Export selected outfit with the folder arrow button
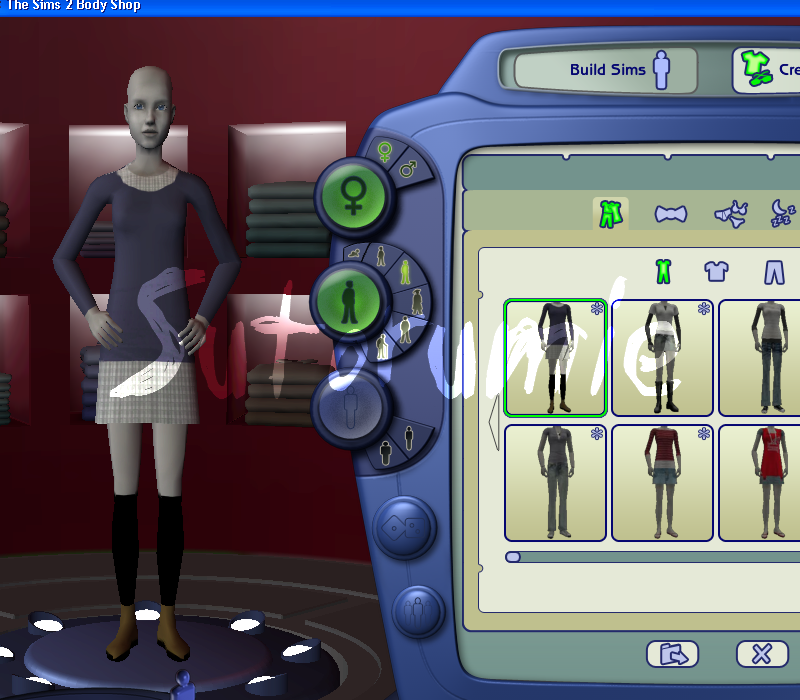 tap(672, 654)
